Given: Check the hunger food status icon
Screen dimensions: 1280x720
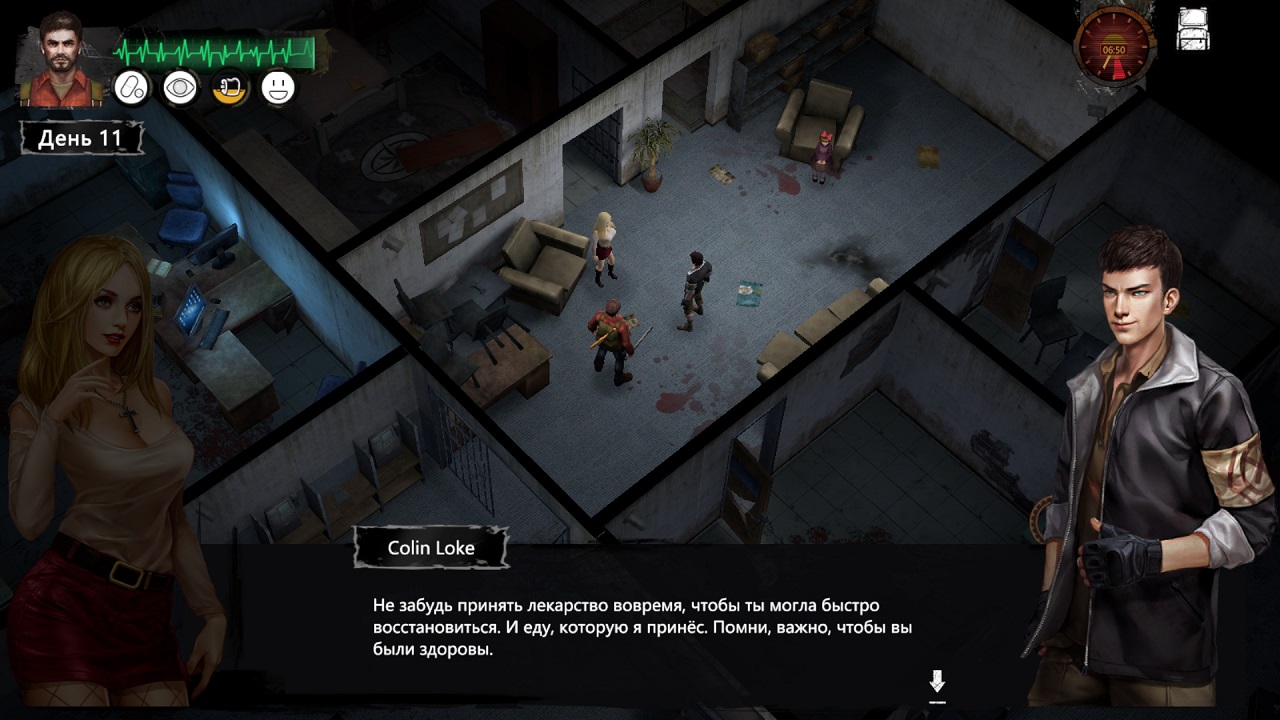Looking at the screenshot, I should 229,88.
